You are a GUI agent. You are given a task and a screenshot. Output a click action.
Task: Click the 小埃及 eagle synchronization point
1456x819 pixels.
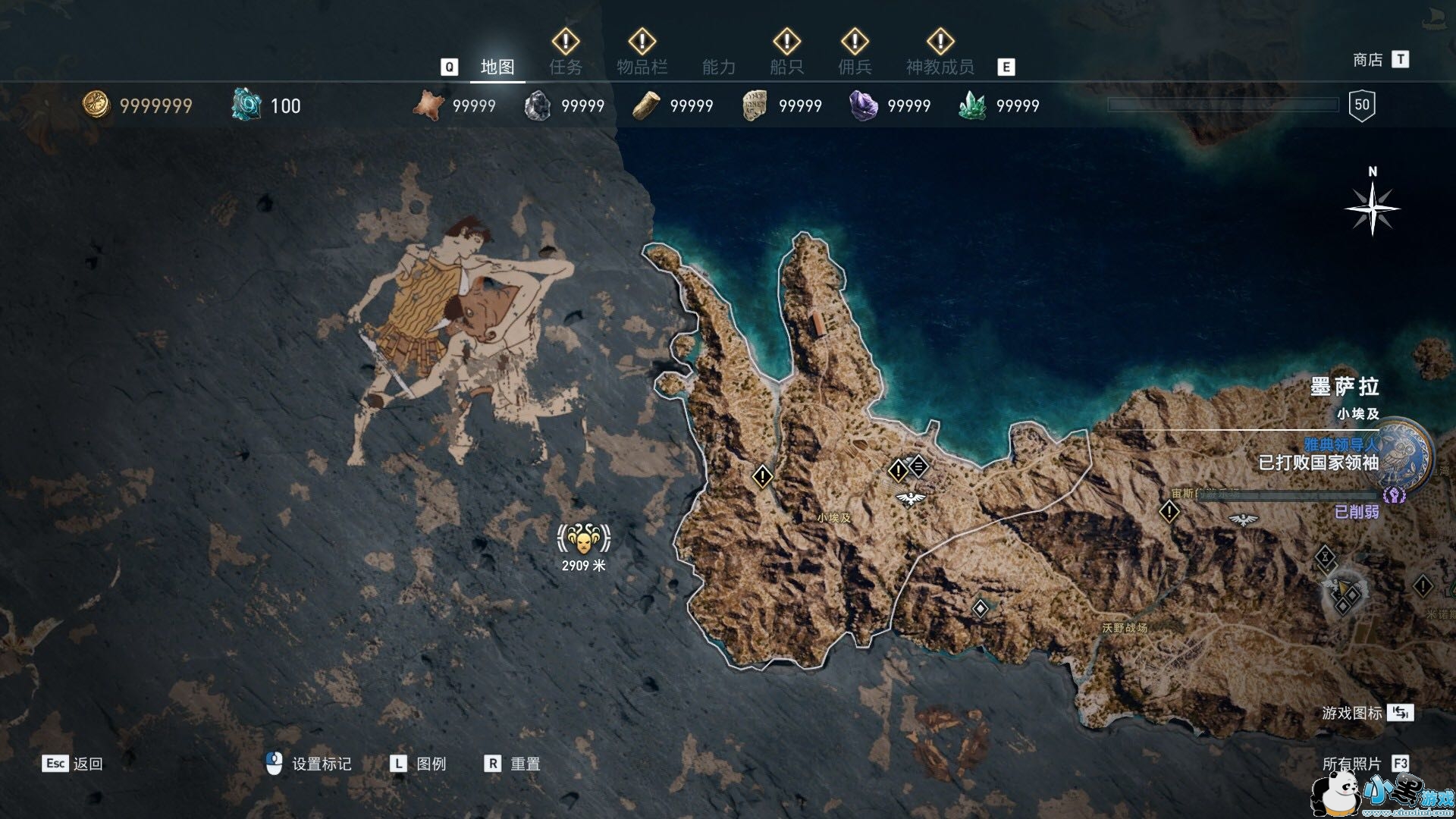point(910,498)
